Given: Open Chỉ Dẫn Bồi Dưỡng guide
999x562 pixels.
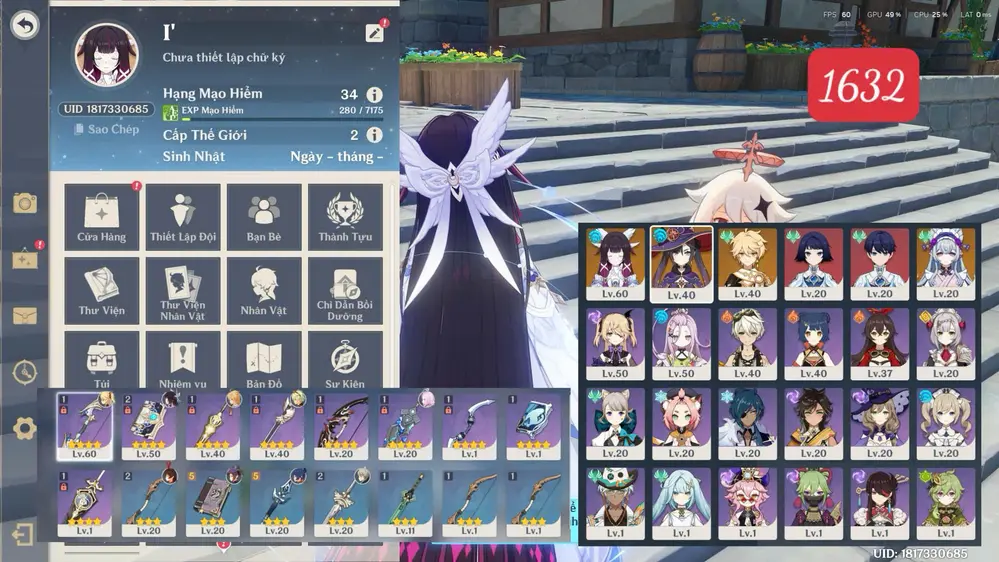Looking at the screenshot, I should pos(345,289).
